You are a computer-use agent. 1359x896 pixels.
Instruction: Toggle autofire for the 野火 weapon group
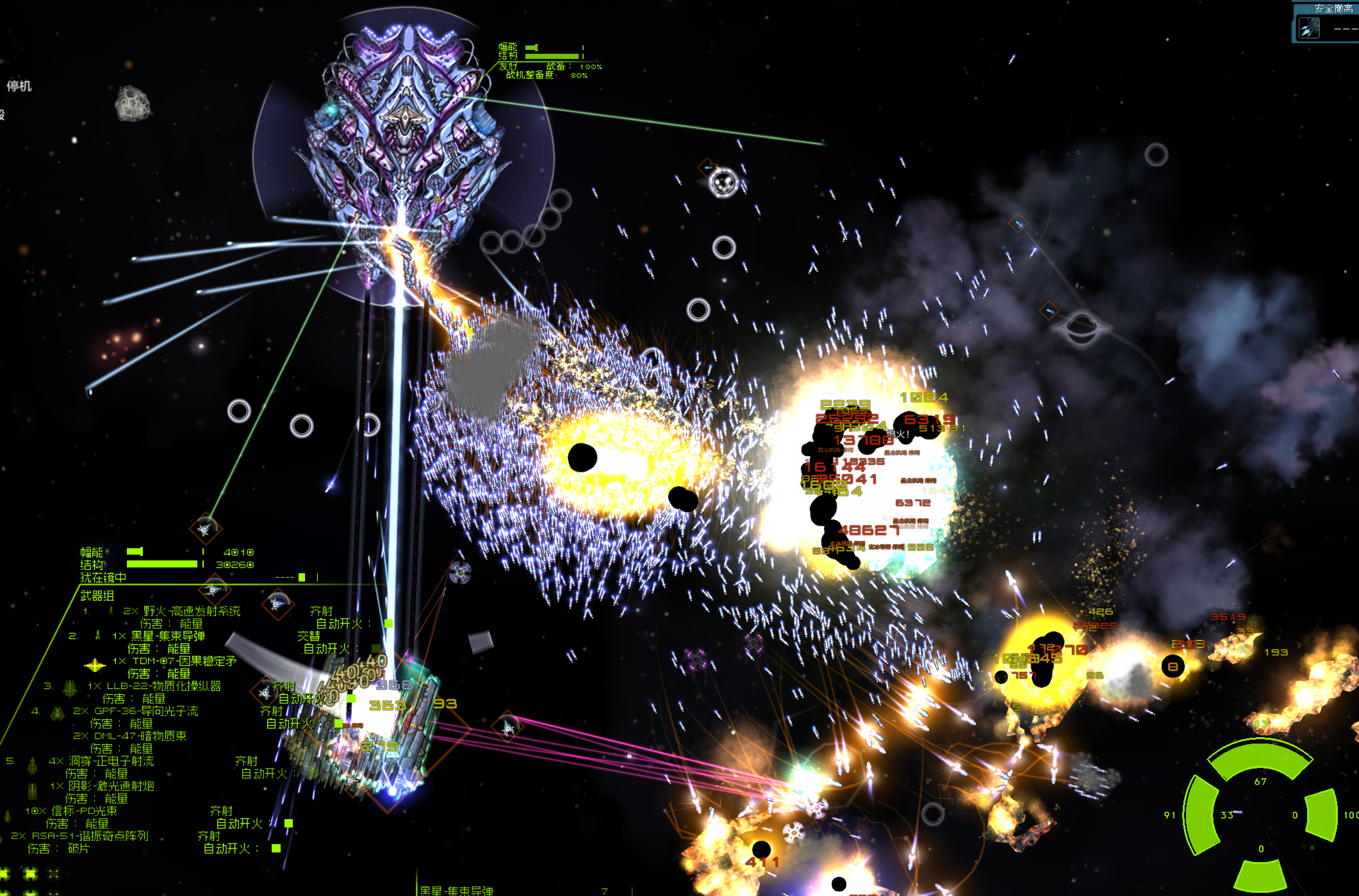[388, 623]
